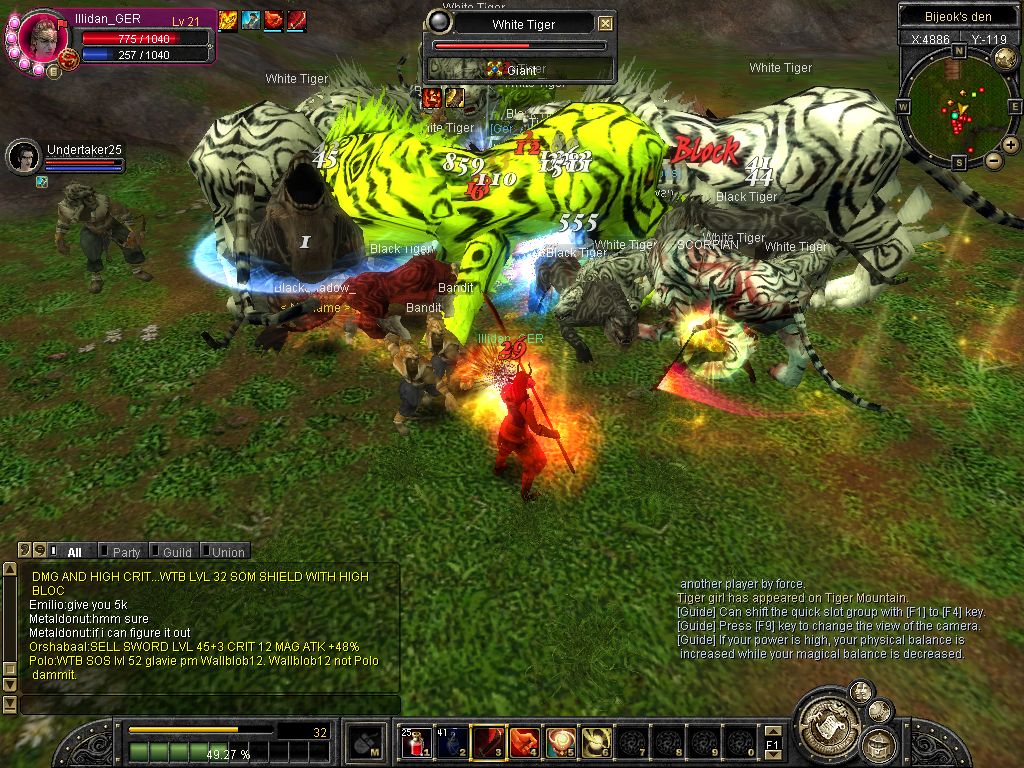Switch to the Union chat tab
This screenshot has height=768, width=1024.
(x=227, y=552)
